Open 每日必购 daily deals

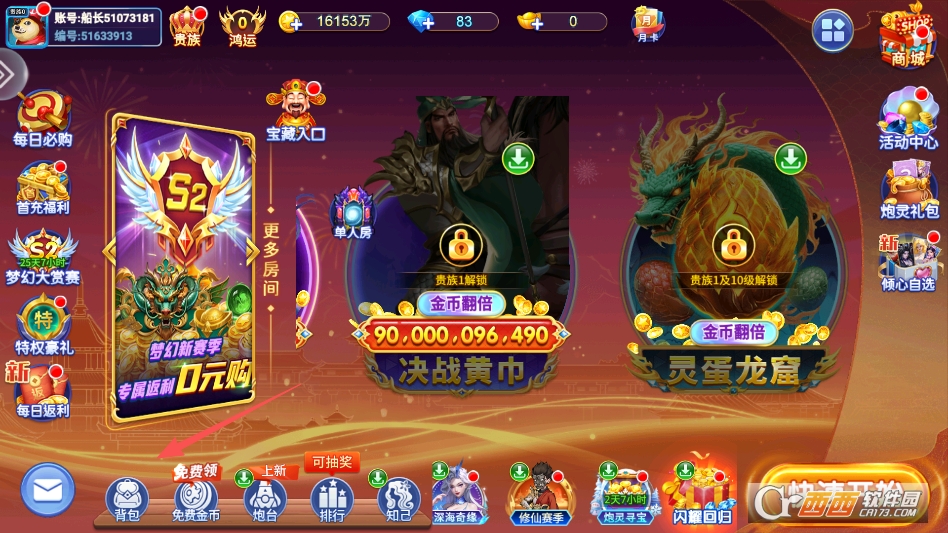coord(42,119)
